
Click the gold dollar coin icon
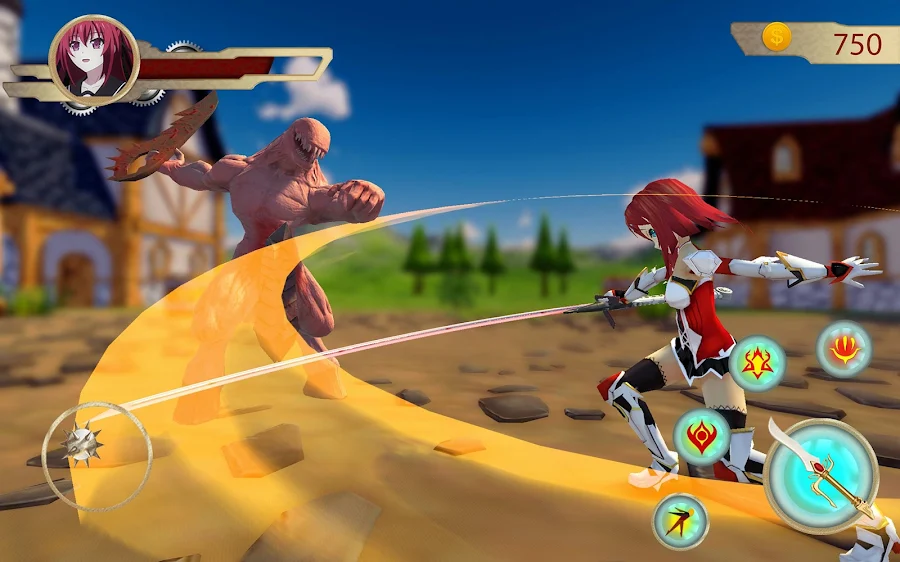(x=777, y=38)
